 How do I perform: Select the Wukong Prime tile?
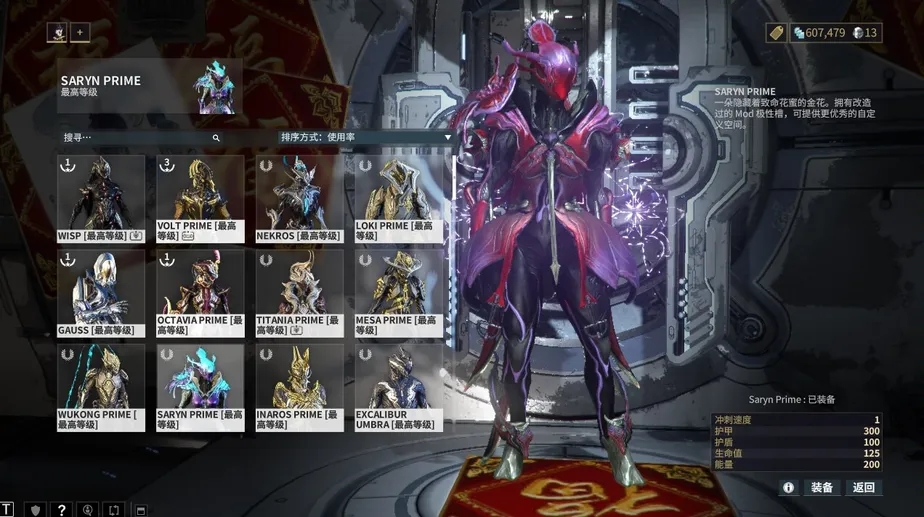[100, 387]
